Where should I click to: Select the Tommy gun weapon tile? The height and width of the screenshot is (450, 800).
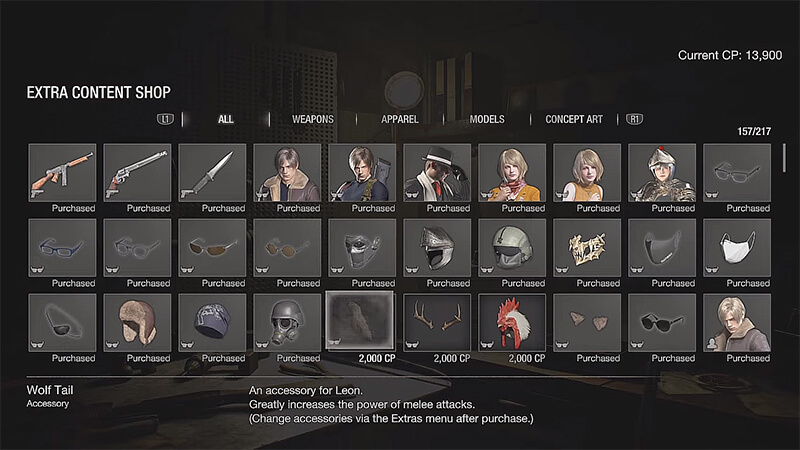coord(62,174)
